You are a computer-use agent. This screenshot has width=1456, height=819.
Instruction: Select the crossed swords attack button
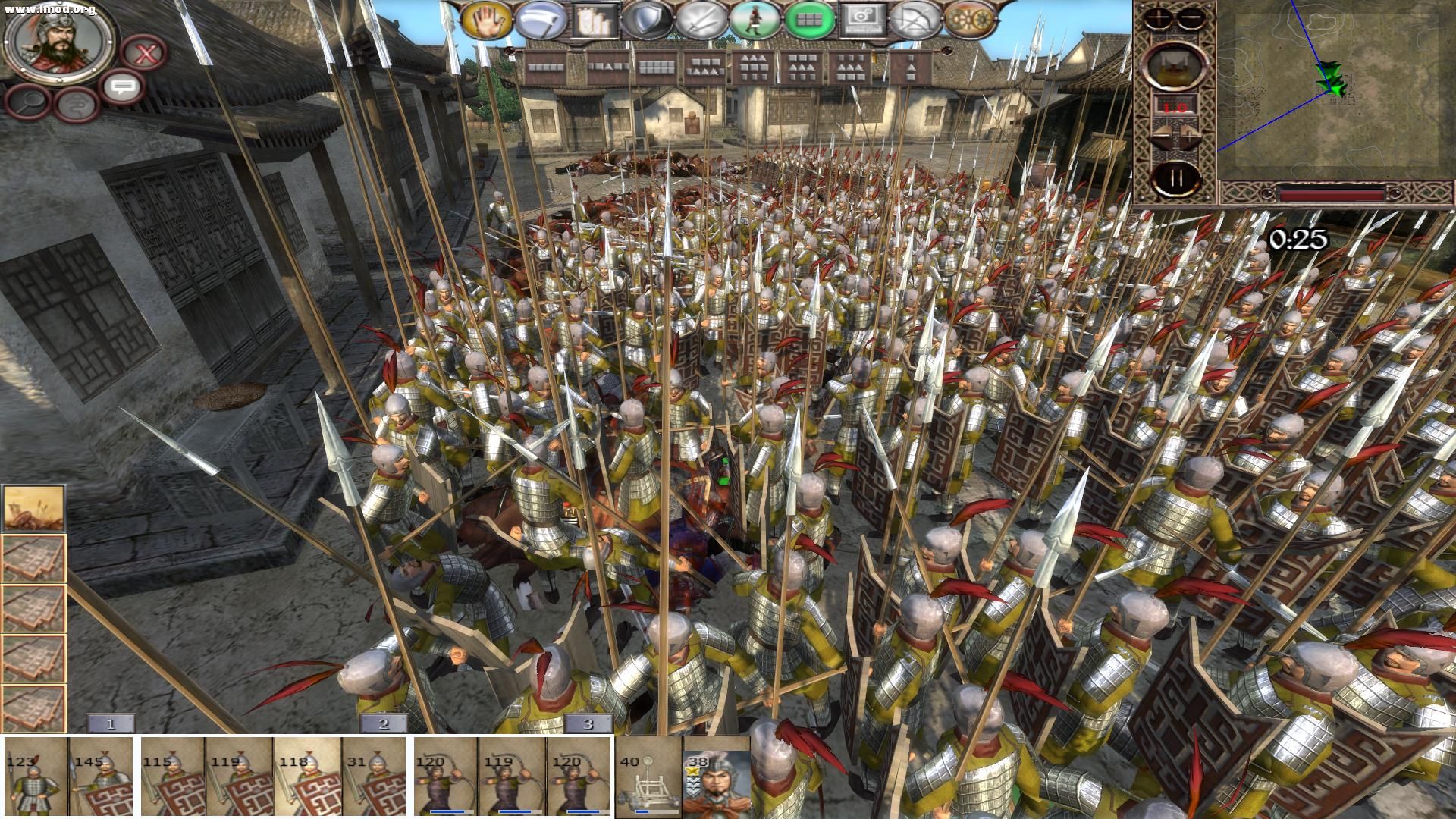point(699,20)
